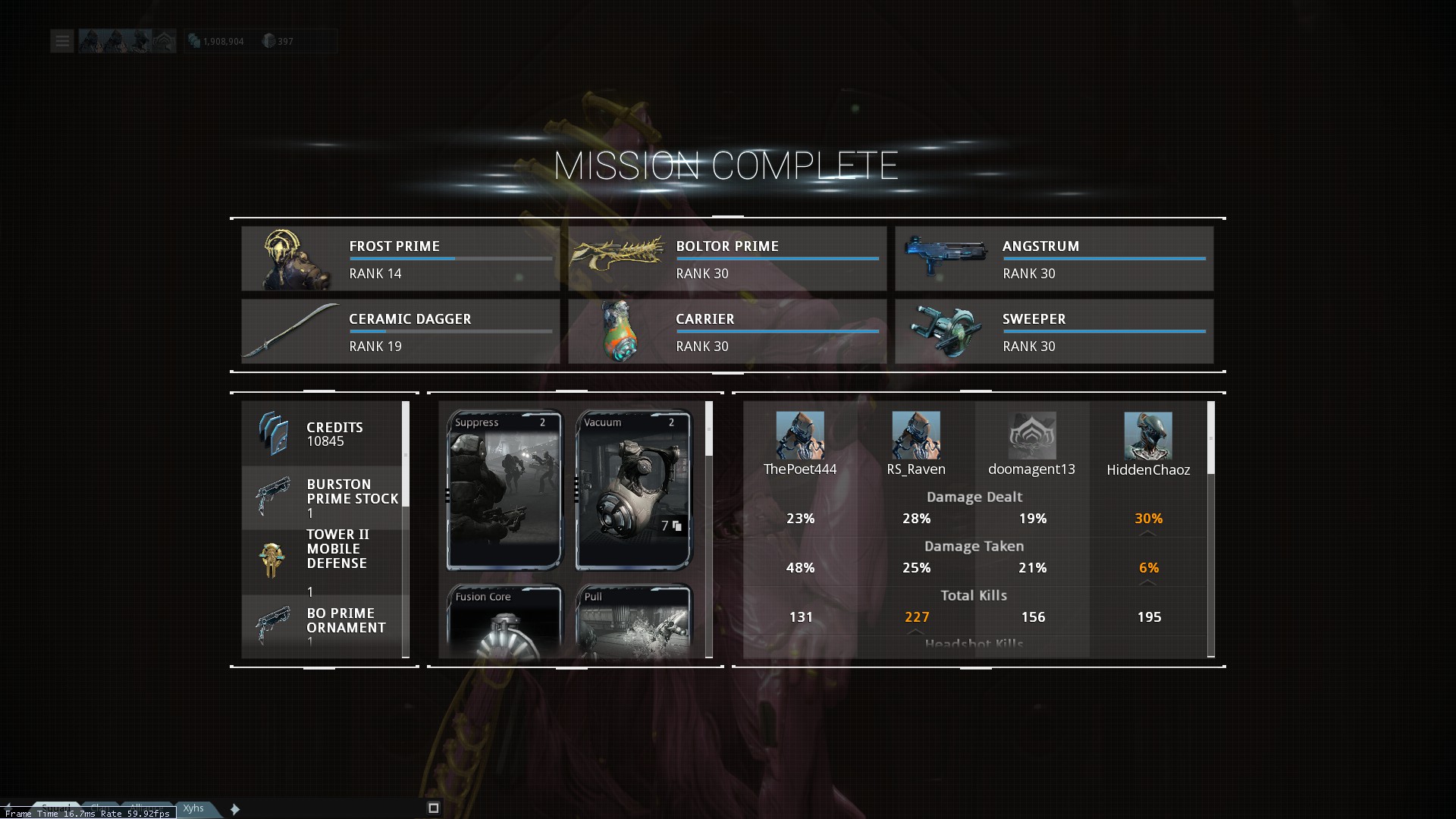Click RS_Raven's player avatar

(916, 435)
